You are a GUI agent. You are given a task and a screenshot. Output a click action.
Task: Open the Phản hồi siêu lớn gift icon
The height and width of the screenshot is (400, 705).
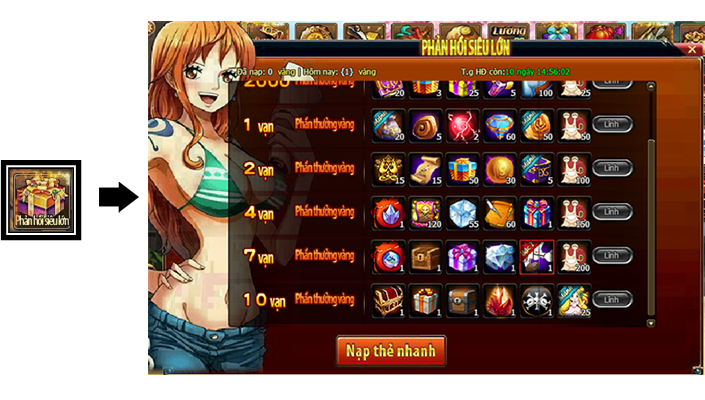[x=41, y=199]
